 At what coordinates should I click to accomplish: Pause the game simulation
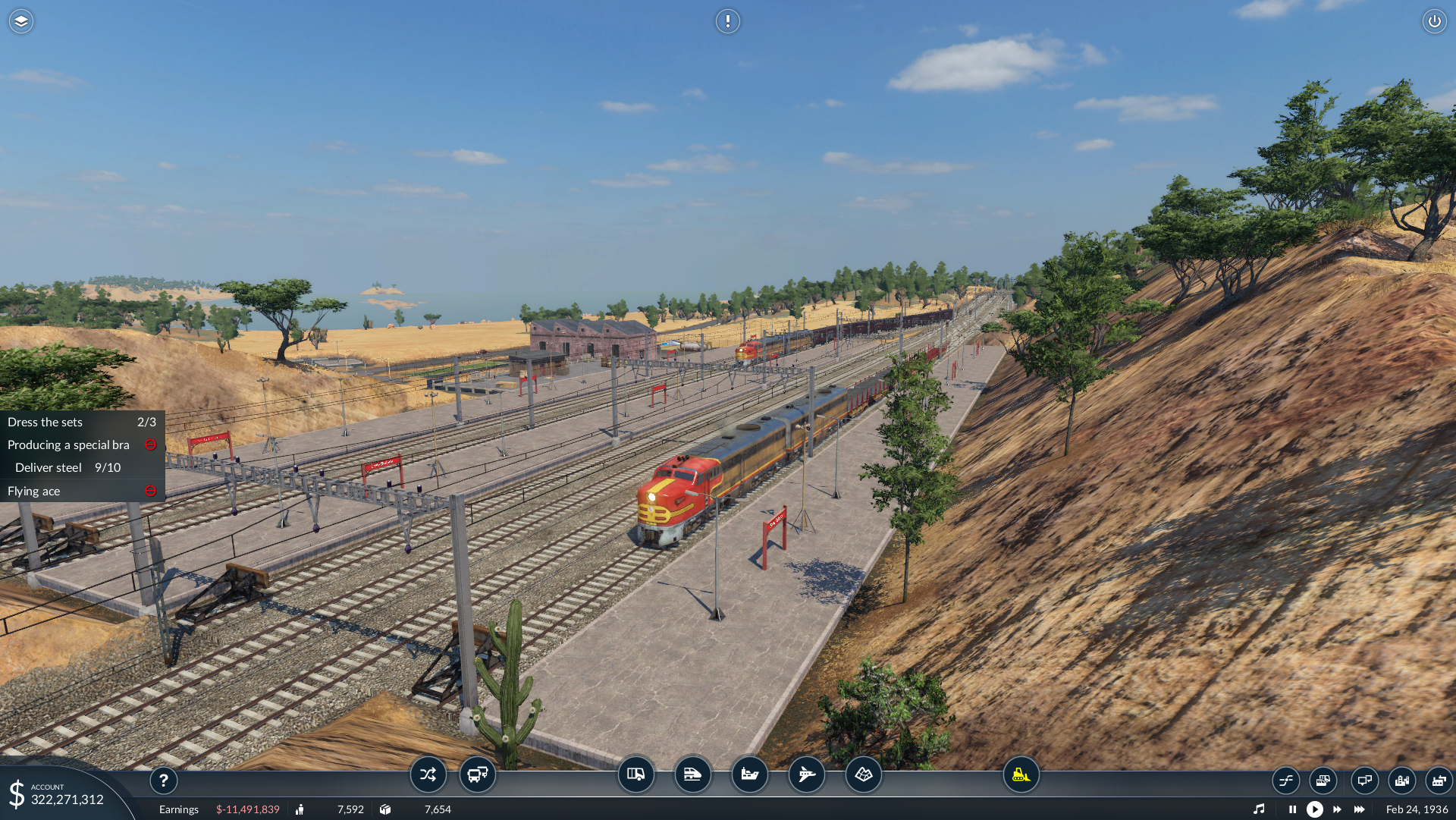(x=1292, y=809)
